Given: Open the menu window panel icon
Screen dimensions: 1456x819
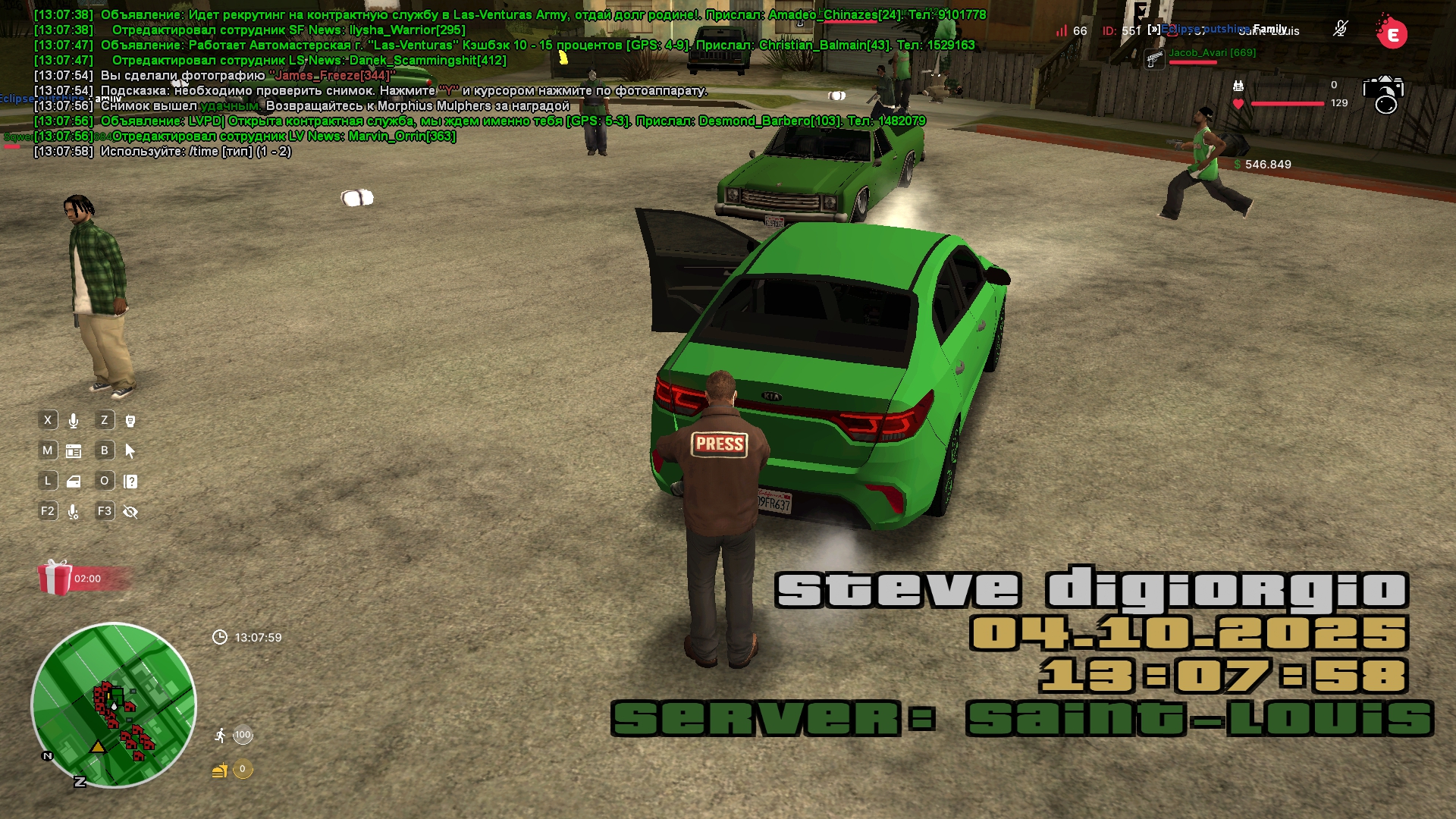Looking at the screenshot, I should (x=74, y=451).
